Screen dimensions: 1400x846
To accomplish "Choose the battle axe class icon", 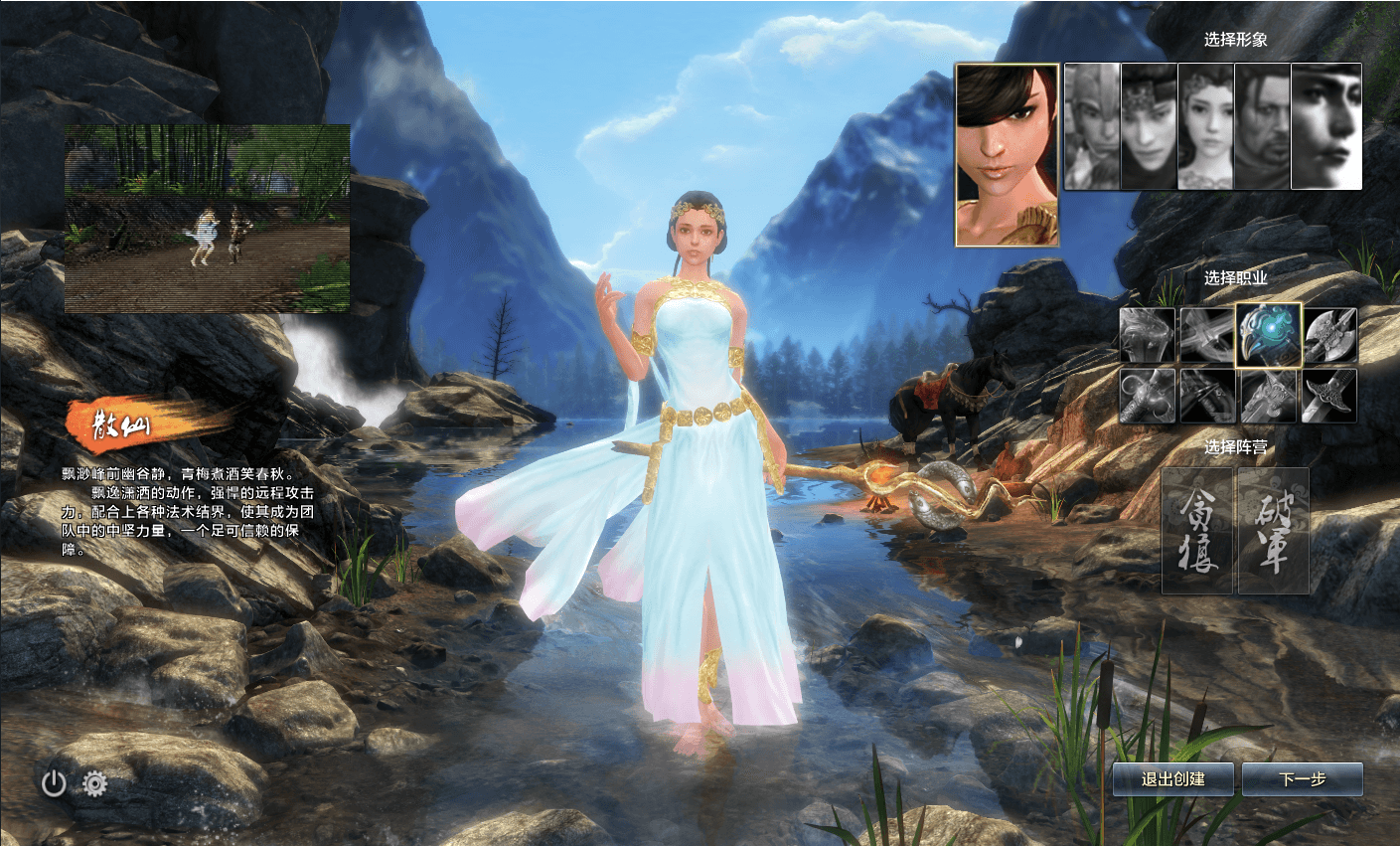I will click(x=1330, y=335).
